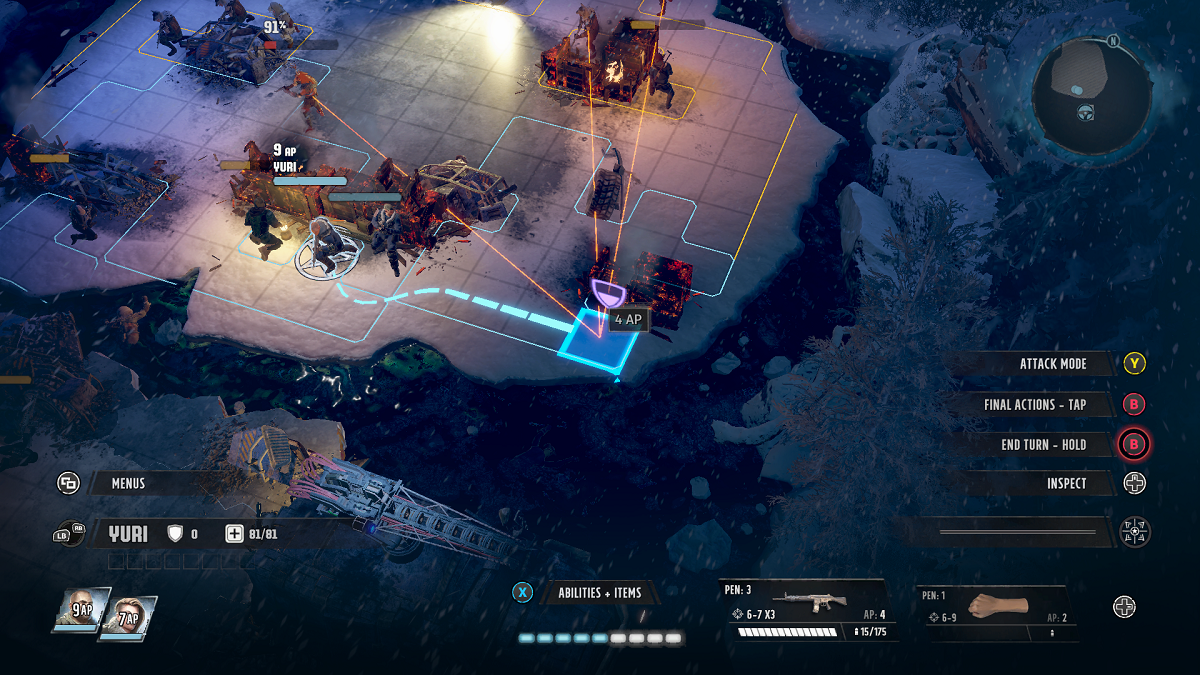1200x675 pixels.
Task: Select the assault rifle weapon slot
Action: (x=807, y=610)
